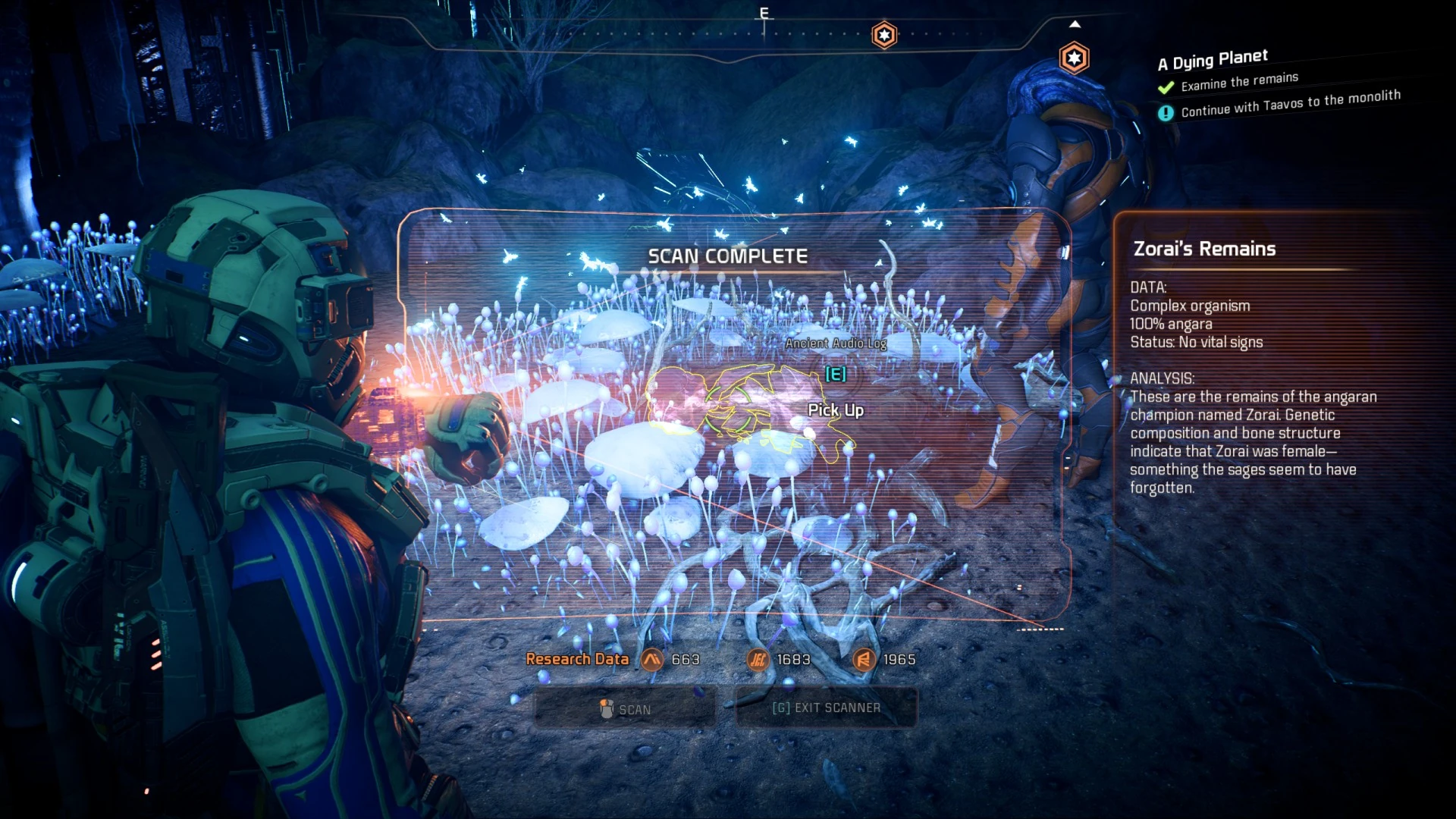Select the A Dying Planet quest tracker
This screenshot has height=819, width=1456.
[x=1213, y=60]
